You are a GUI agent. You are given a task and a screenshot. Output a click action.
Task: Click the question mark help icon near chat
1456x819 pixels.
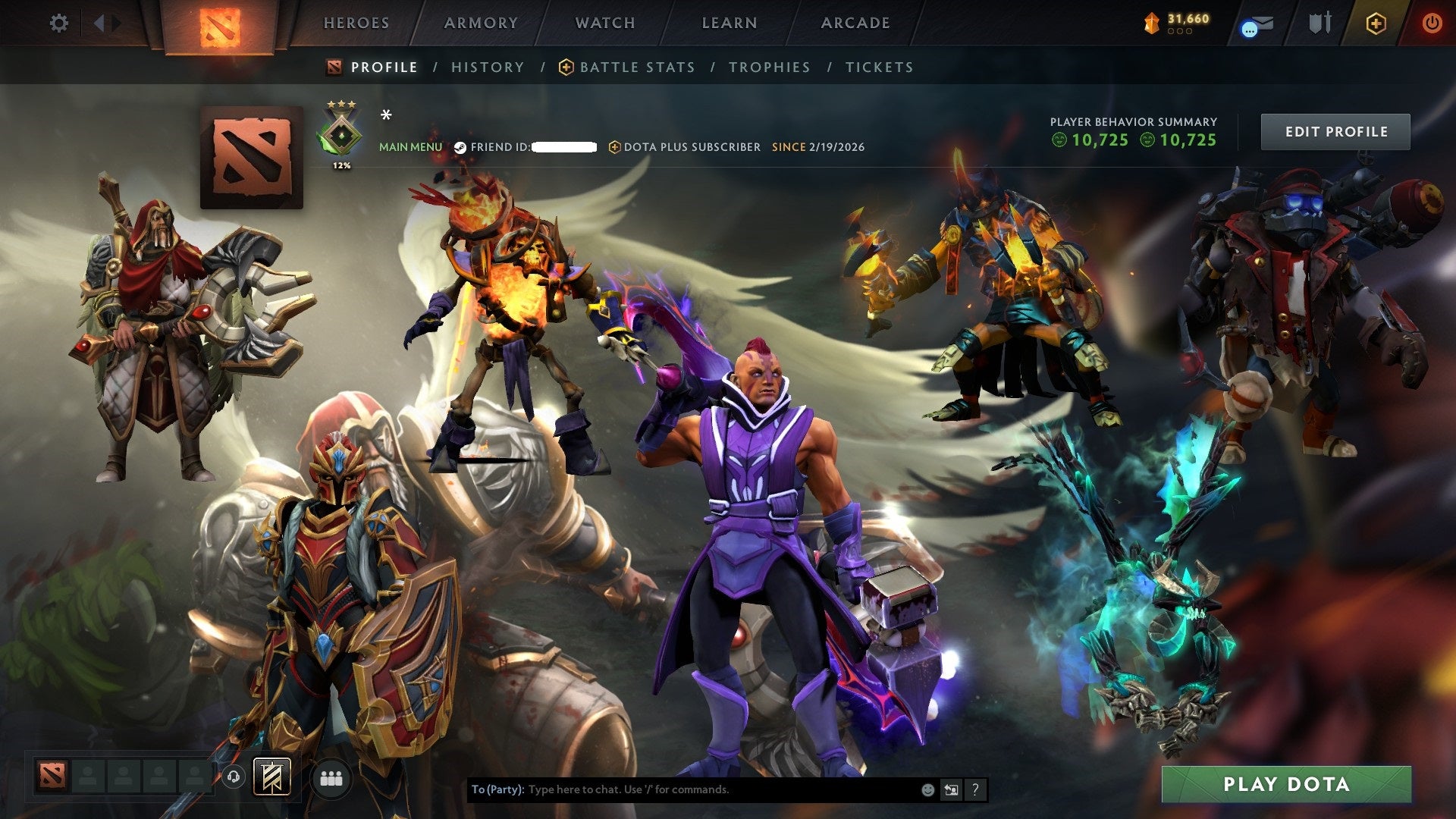pos(975,789)
